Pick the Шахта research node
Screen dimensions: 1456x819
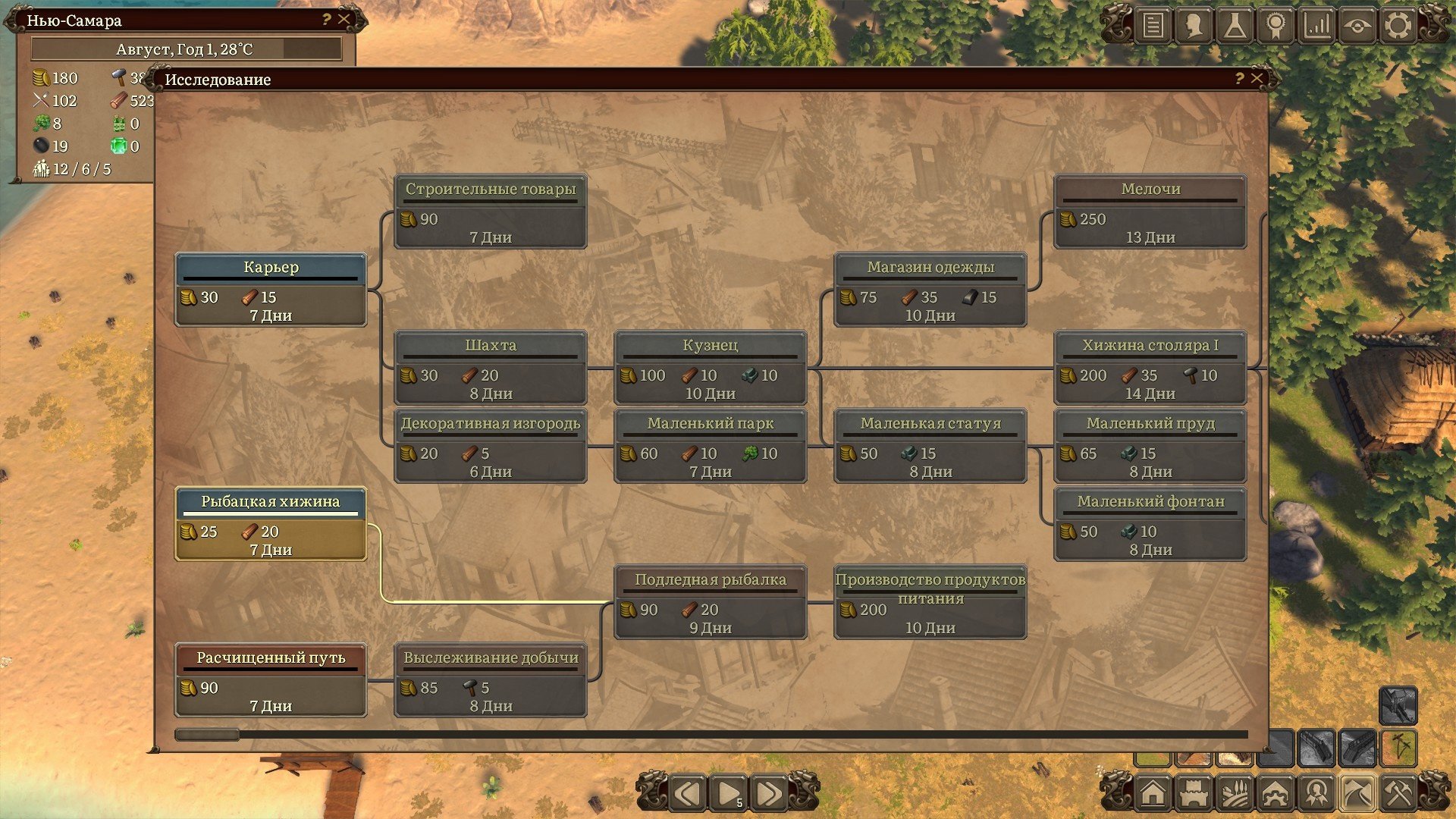(491, 368)
